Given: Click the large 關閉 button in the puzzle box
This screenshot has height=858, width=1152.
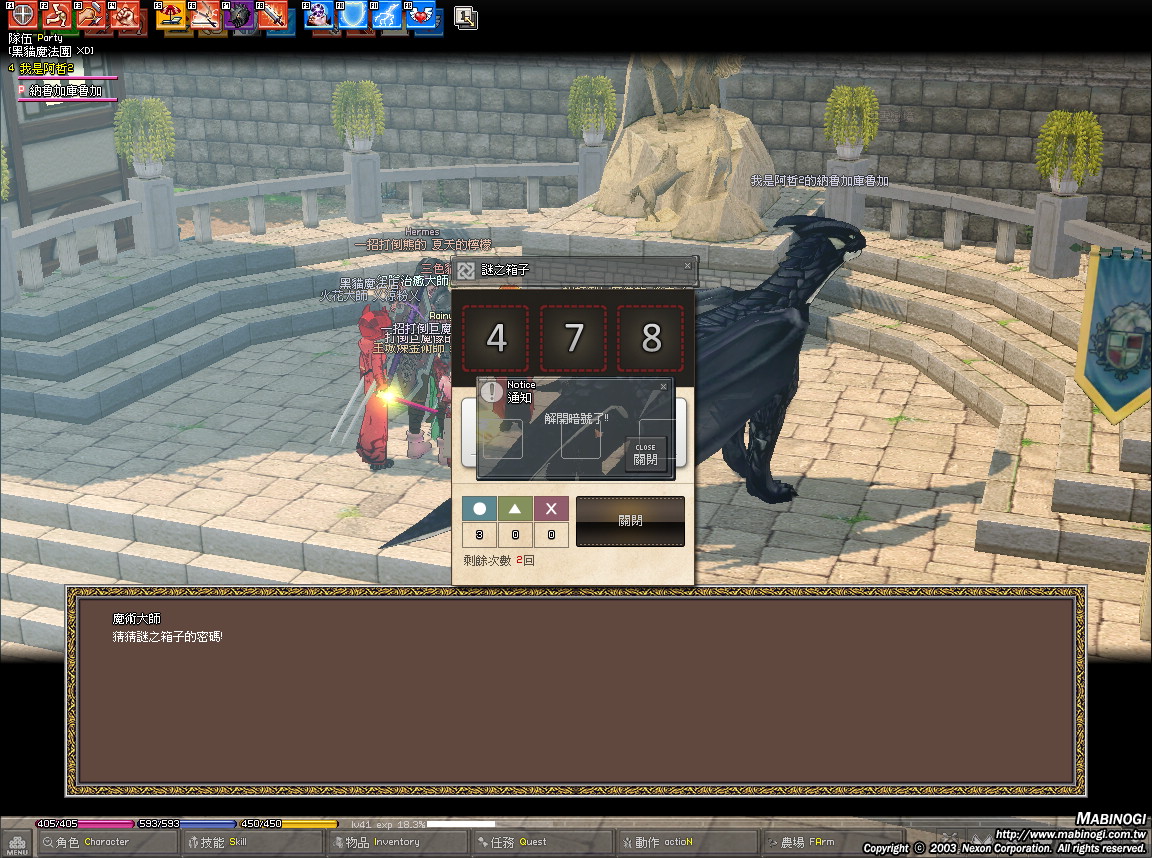Looking at the screenshot, I should tap(630, 521).
